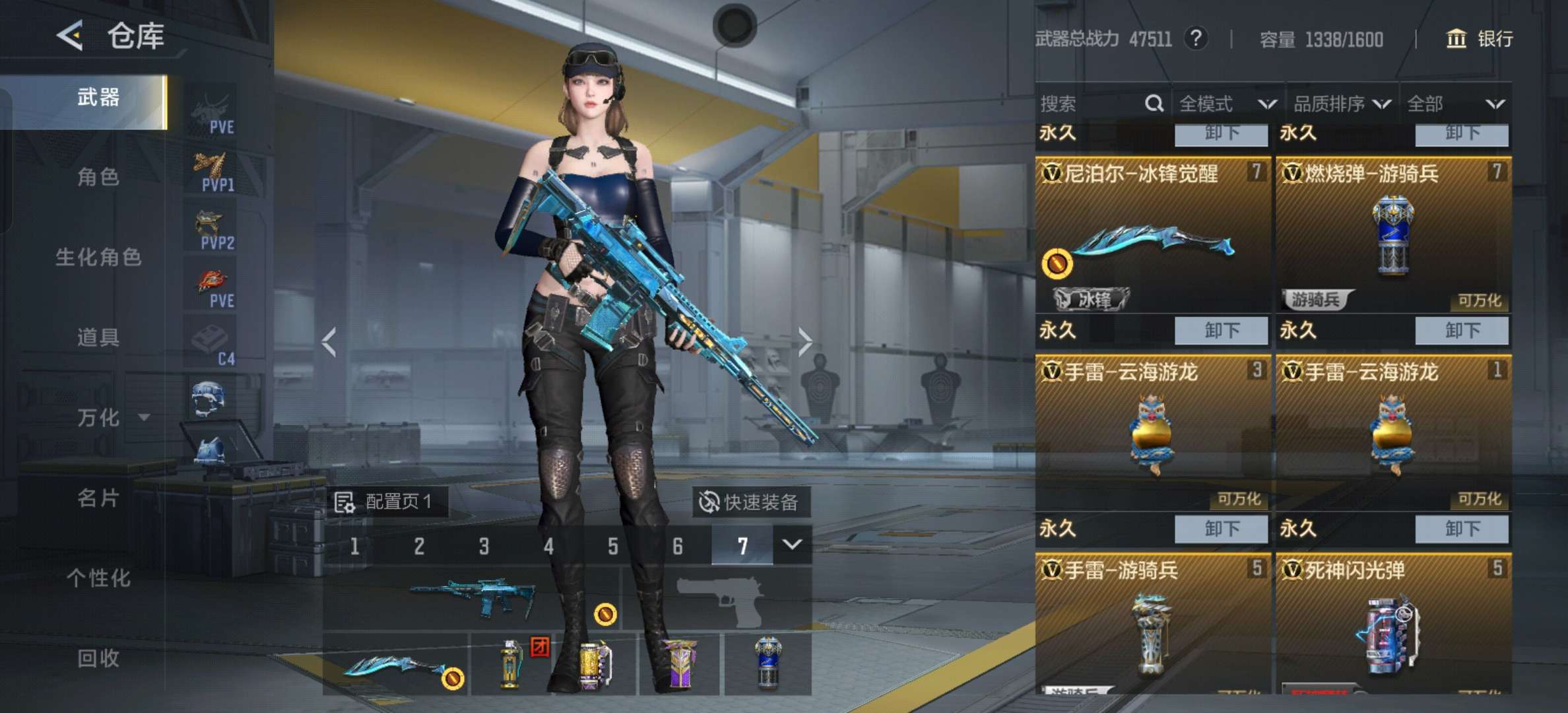Open the 全部 filter dropdown
Viewport: 1568px width, 713px height.
coord(1454,104)
